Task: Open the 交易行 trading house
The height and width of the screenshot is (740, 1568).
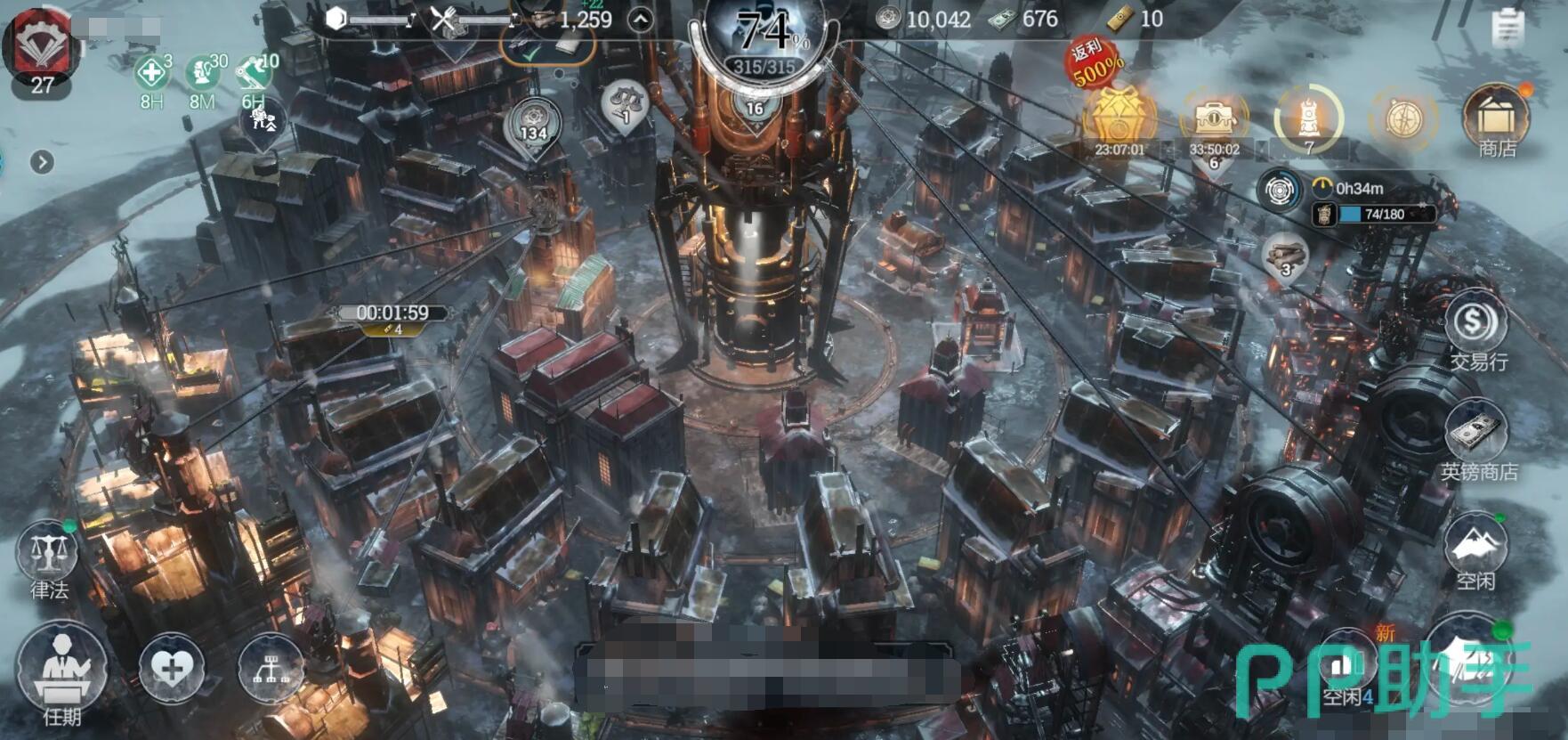Action: (x=1475, y=329)
